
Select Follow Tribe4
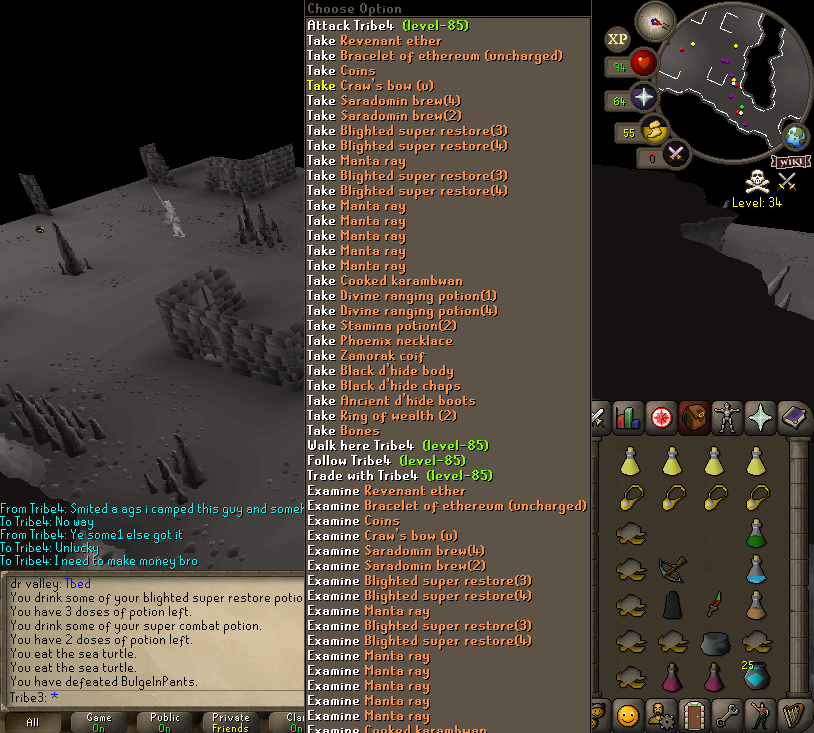click(x=386, y=461)
